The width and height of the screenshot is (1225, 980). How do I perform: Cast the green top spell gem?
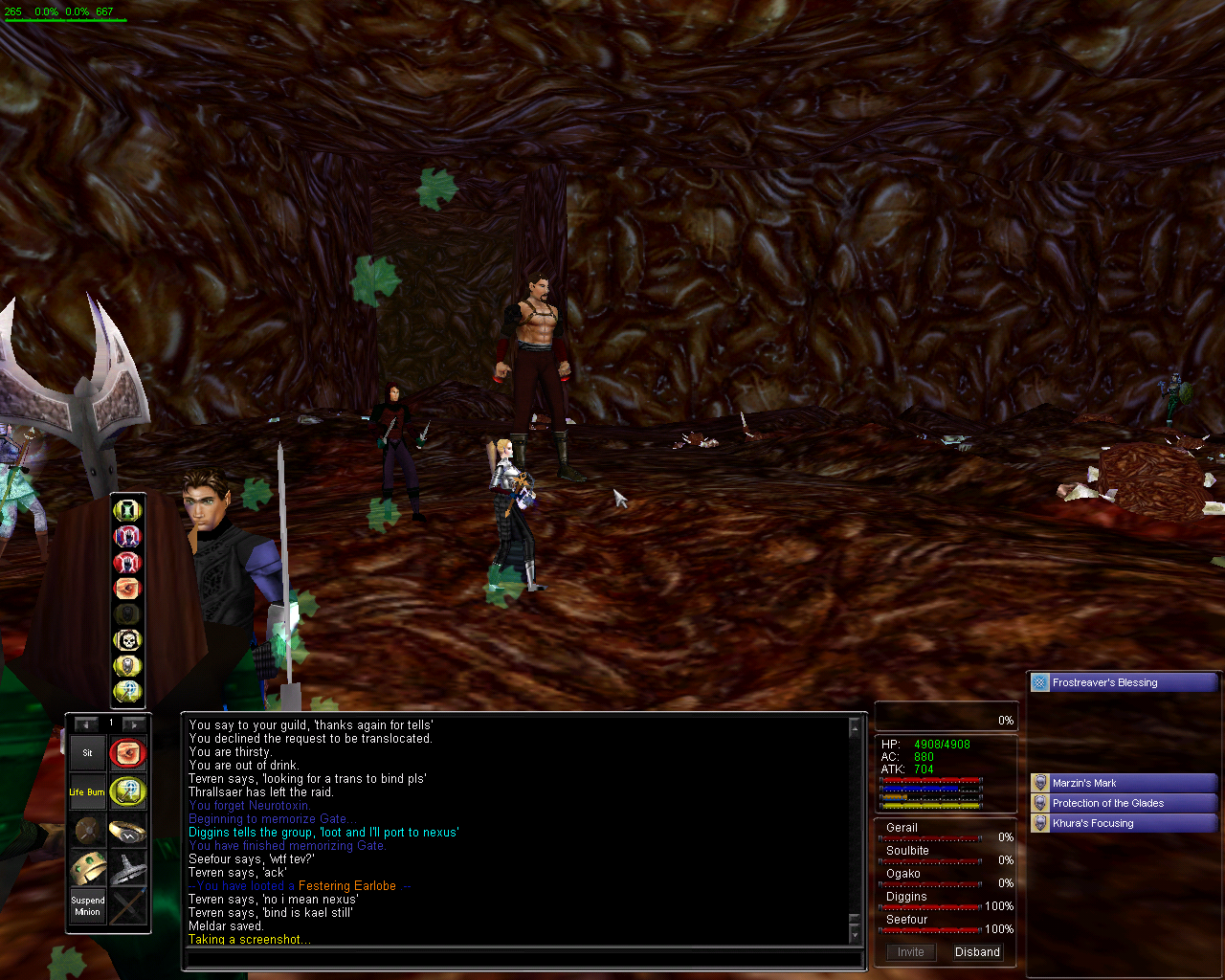coord(127,510)
